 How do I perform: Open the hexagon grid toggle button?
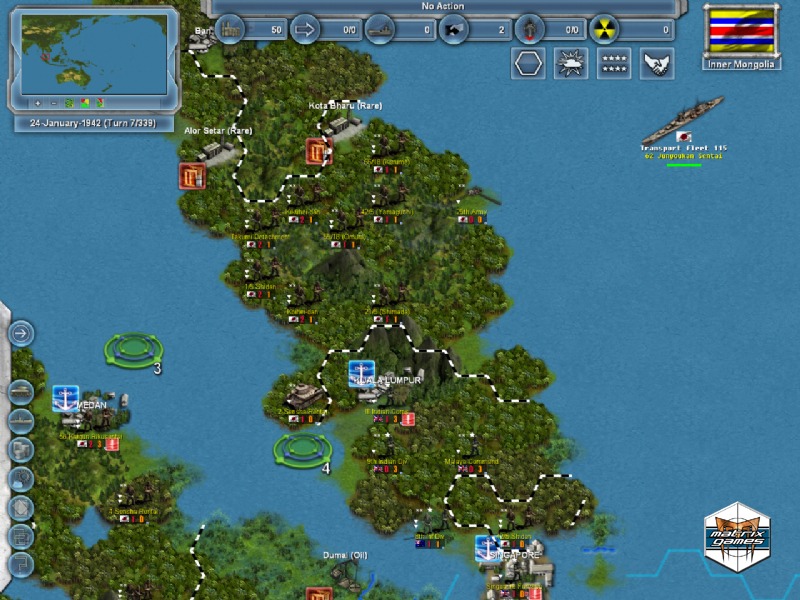point(529,63)
